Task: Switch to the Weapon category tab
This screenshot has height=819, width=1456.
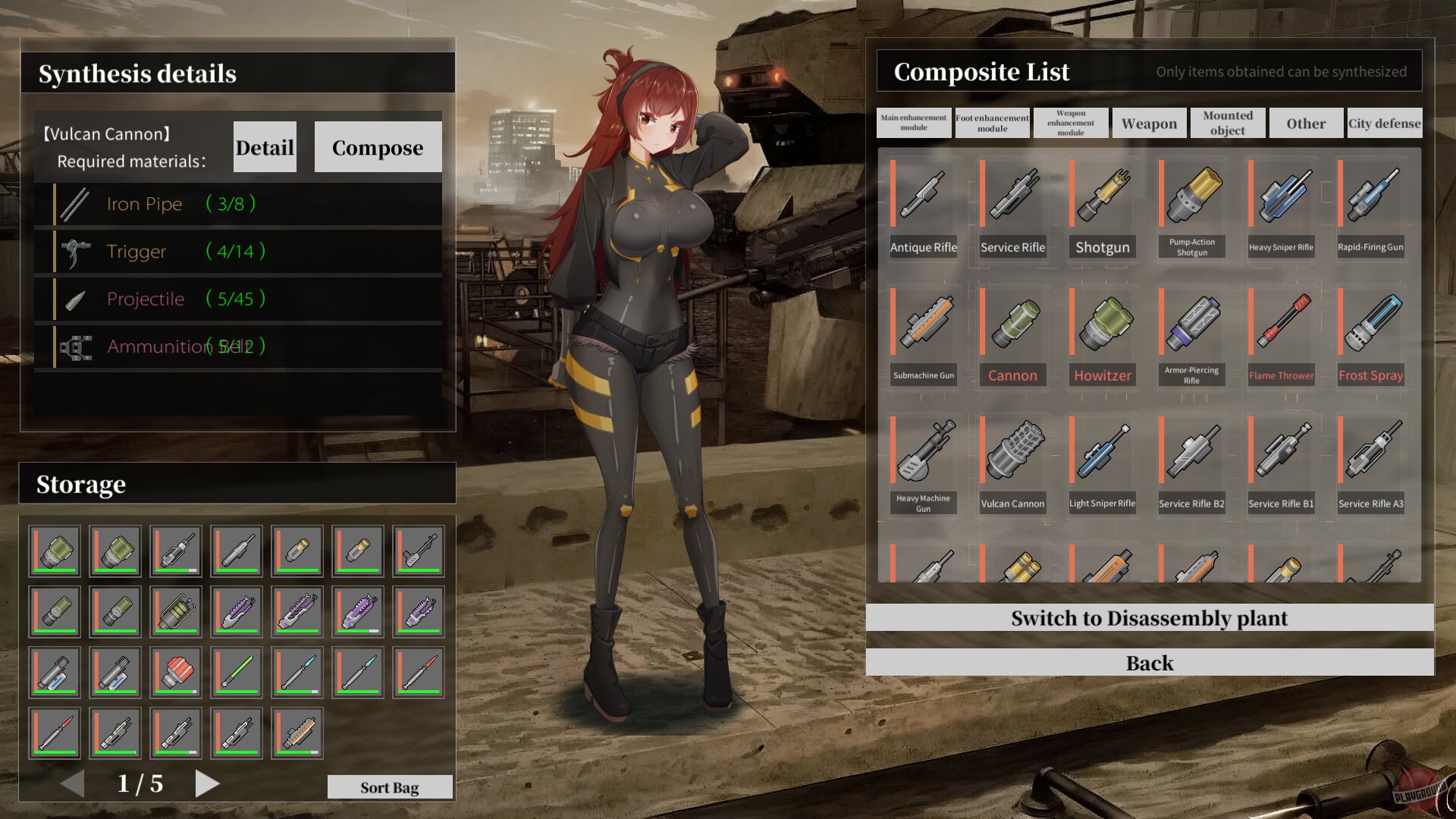Action: (x=1148, y=123)
